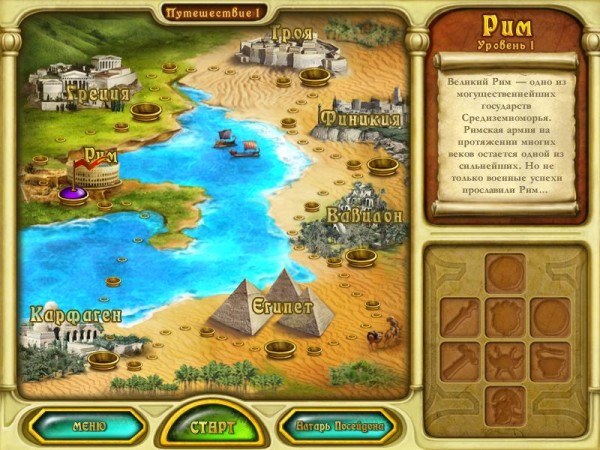Click the Рим description scroll

pyautogui.click(x=506, y=133)
